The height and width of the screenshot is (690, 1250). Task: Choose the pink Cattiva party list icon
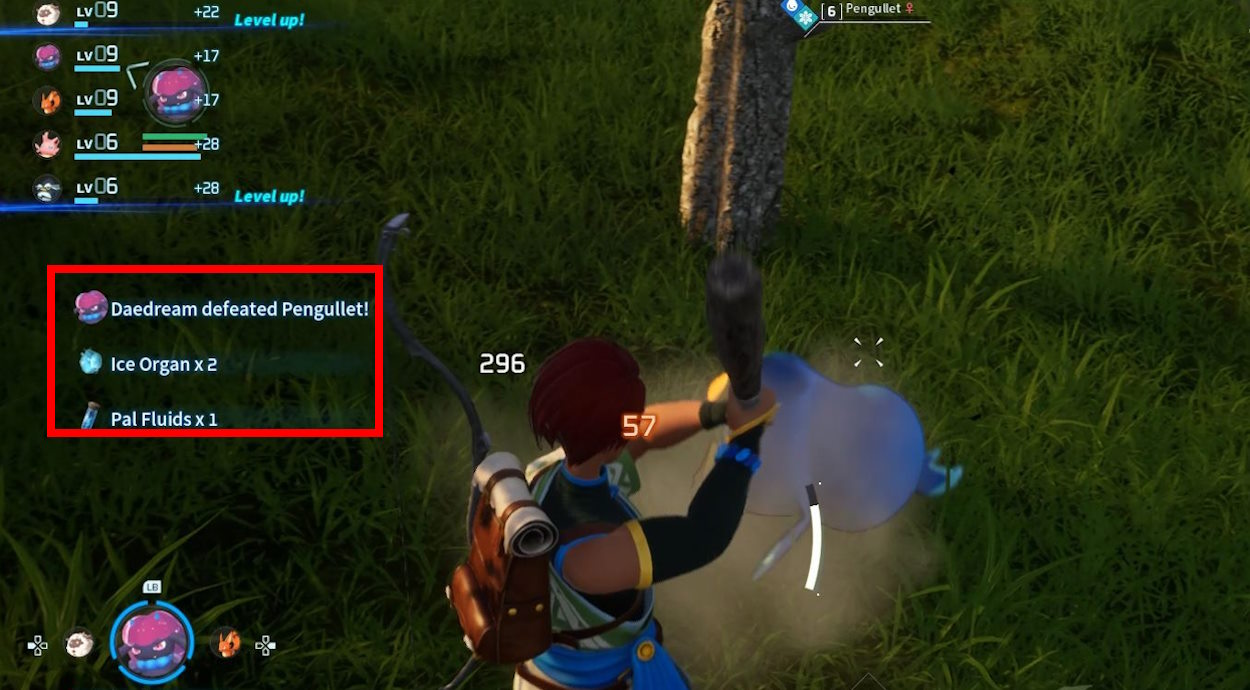[x=47, y=144]
